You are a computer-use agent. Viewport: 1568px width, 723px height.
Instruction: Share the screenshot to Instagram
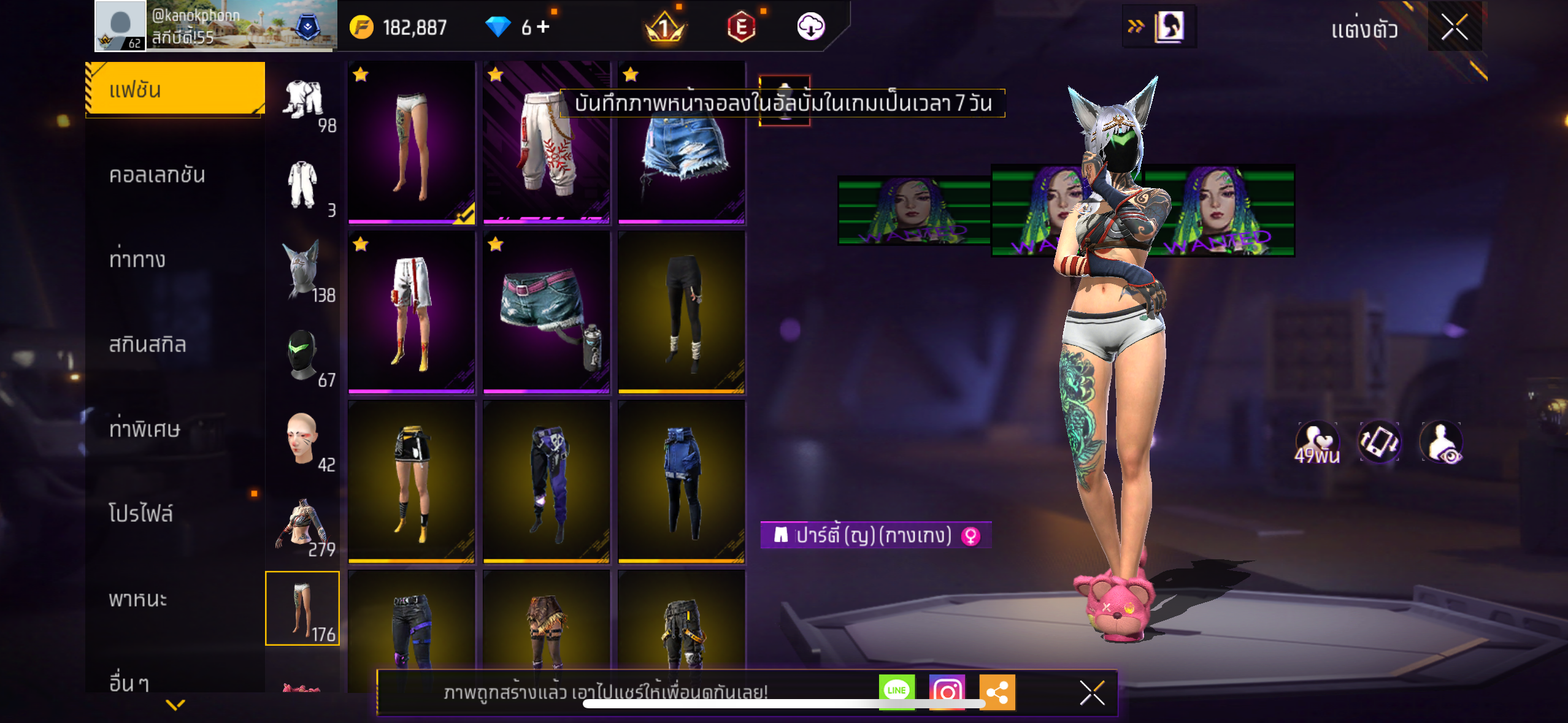coord(947,692)
